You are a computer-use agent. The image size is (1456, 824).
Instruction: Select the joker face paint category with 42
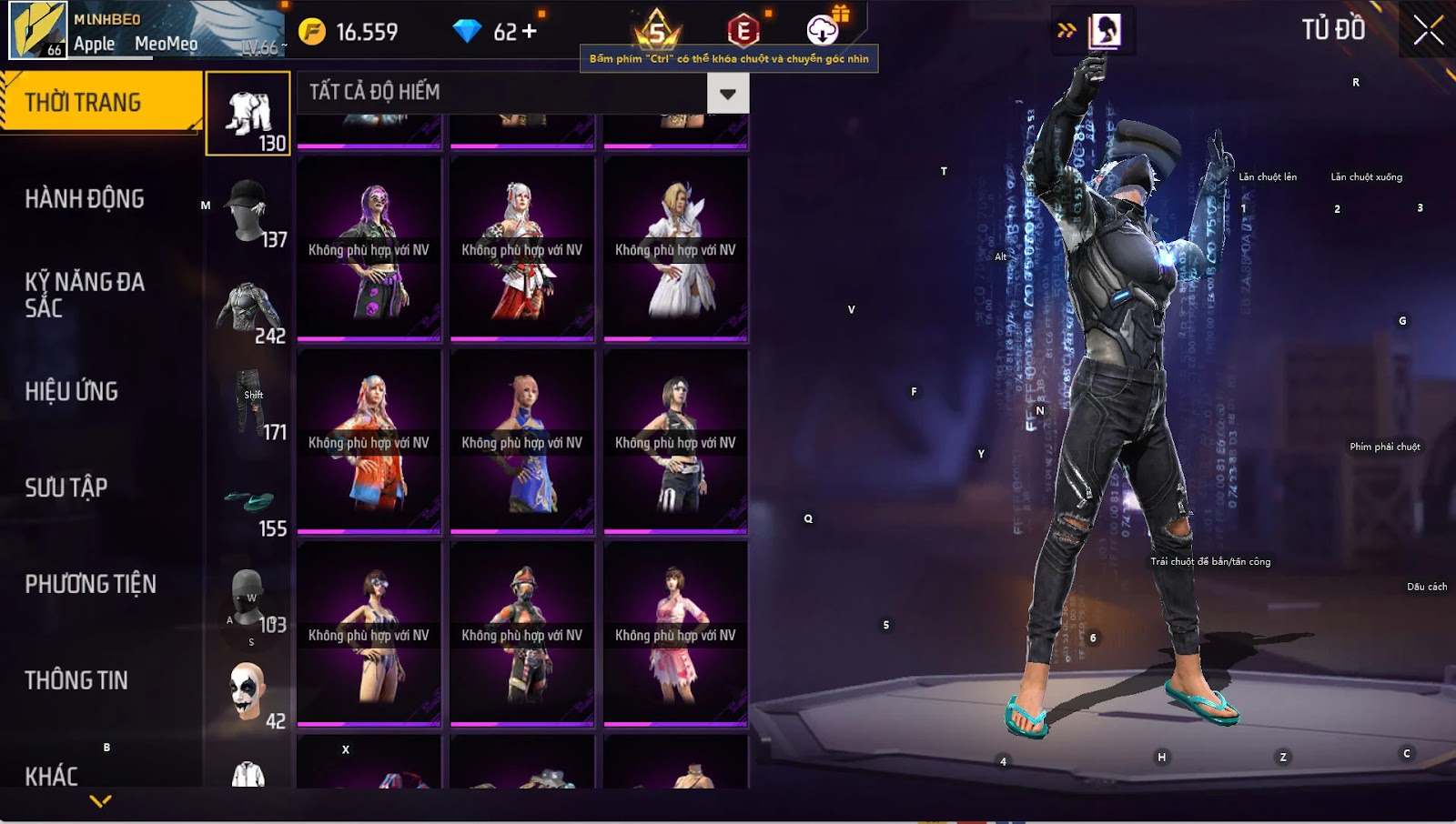(248, 695)
